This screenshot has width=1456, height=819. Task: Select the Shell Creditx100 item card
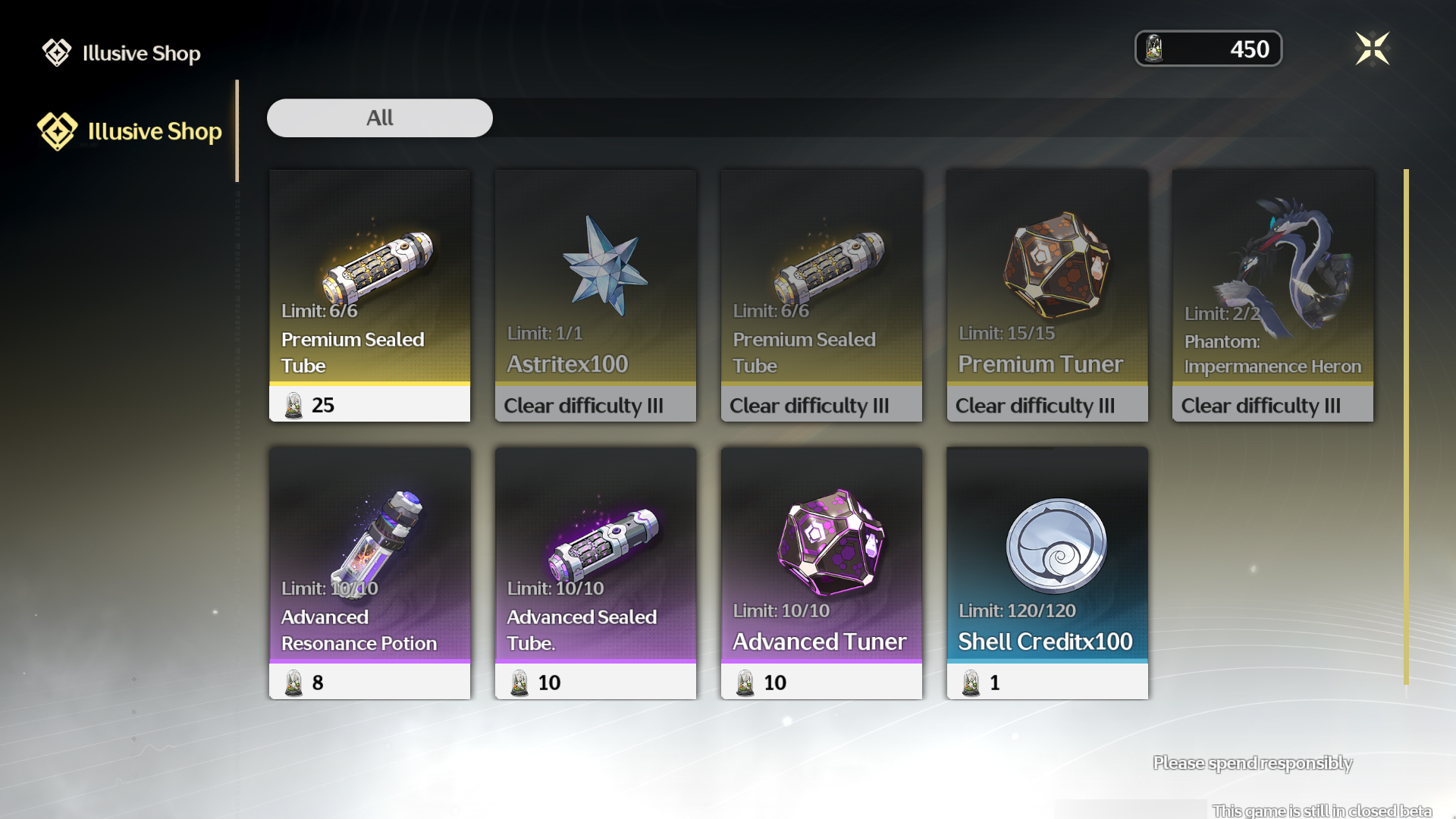[x=1046, y=573]
